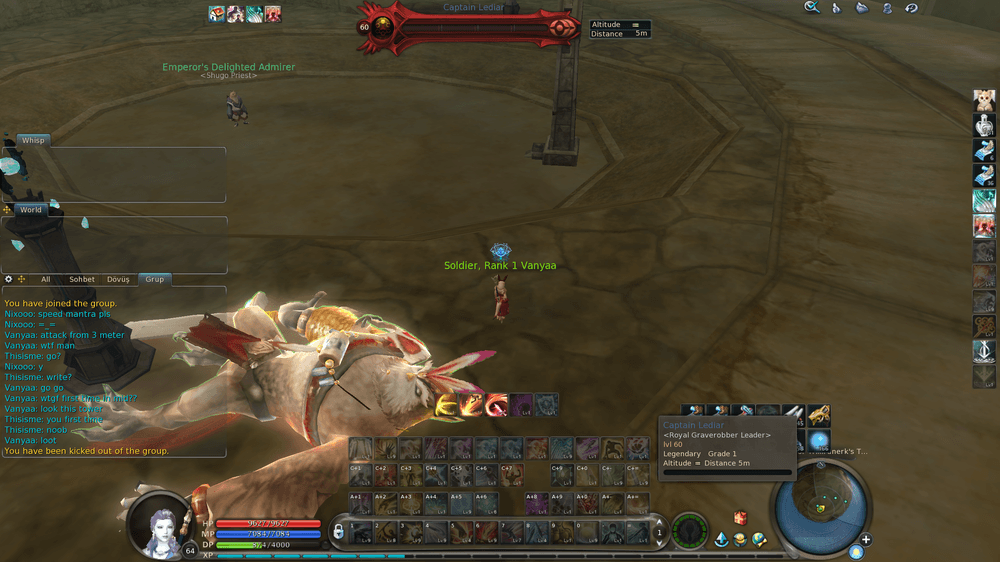Use the white potion flask item
Screen dimensions: 1000x562
984,125
